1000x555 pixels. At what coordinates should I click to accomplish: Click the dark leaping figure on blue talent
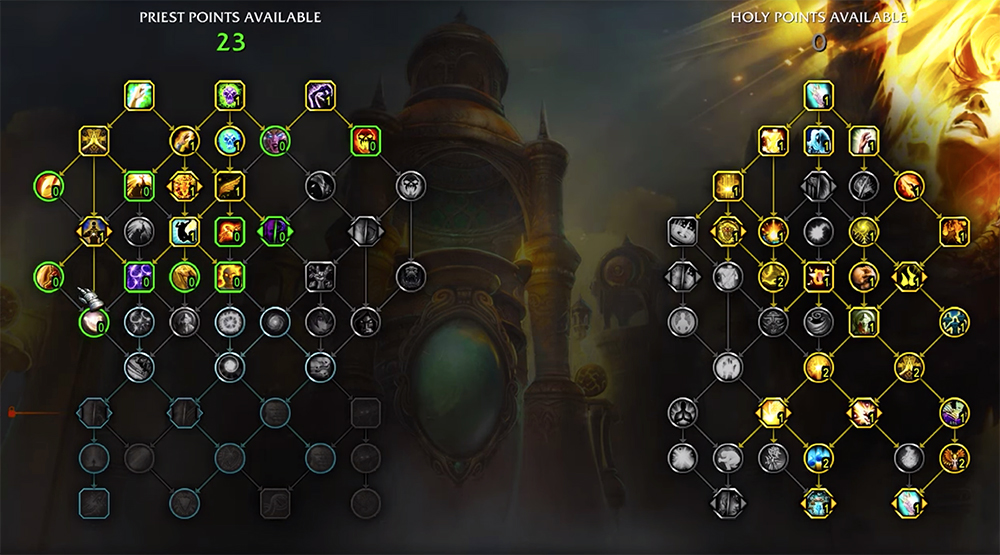[x=185, y=231]
